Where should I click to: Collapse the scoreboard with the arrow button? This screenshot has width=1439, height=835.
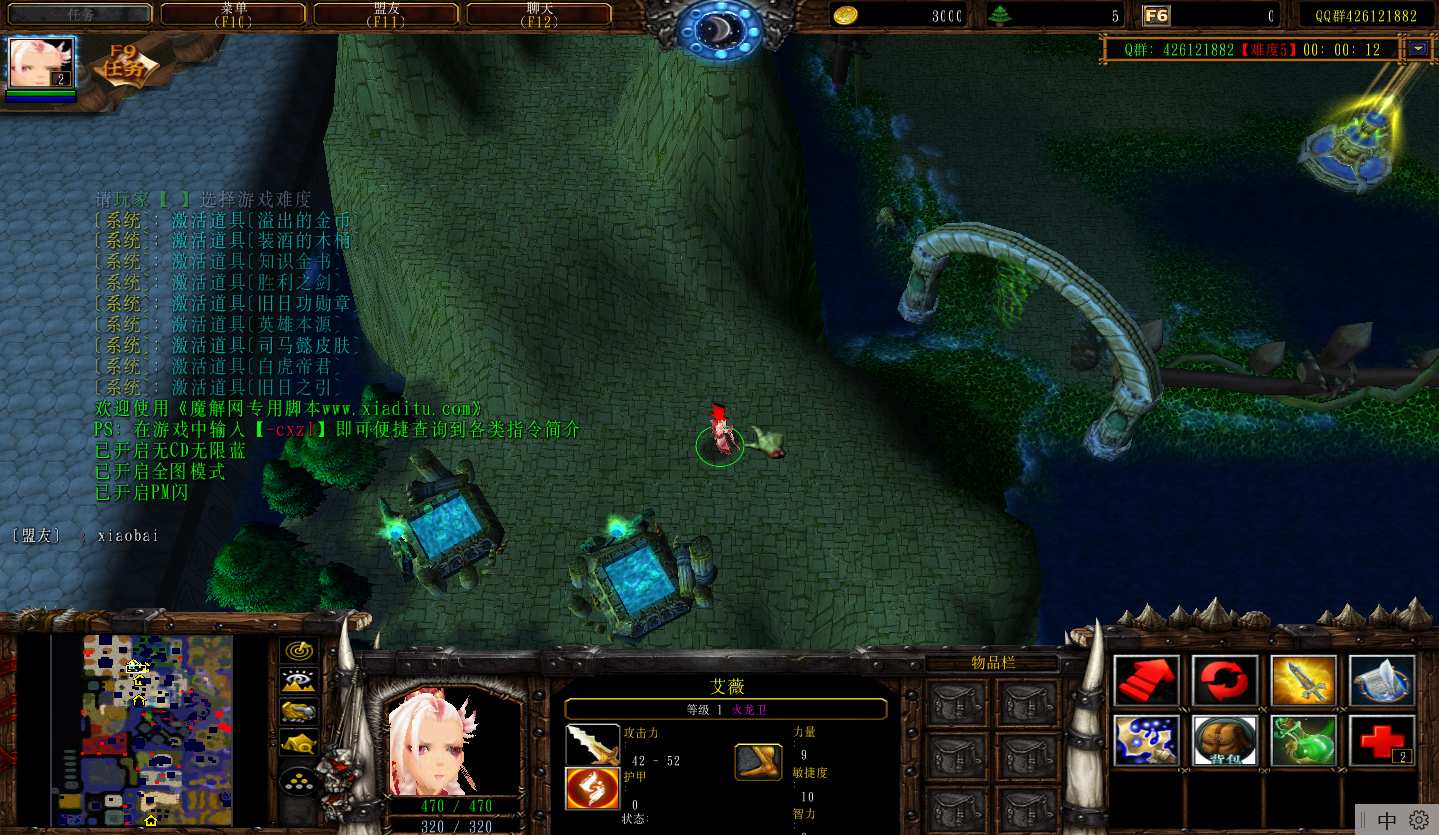1418,48
